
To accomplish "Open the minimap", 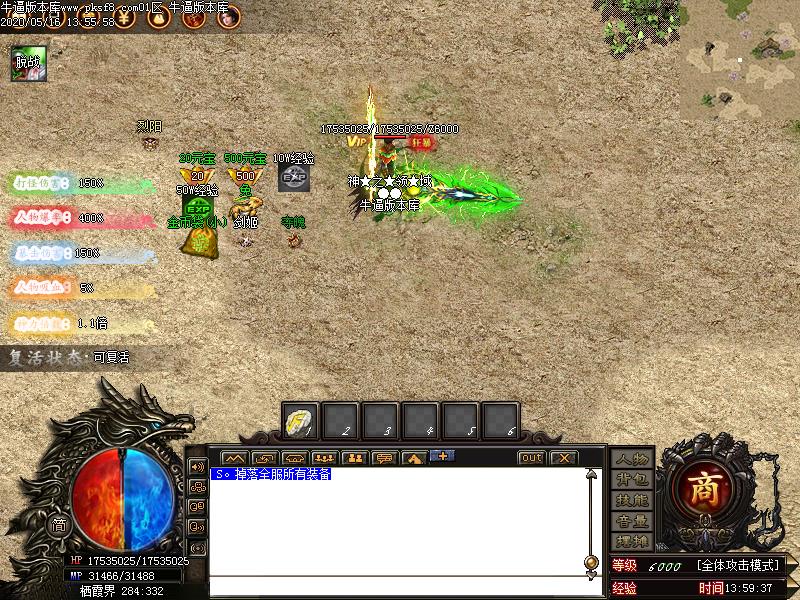I will (x=741, y=58).
